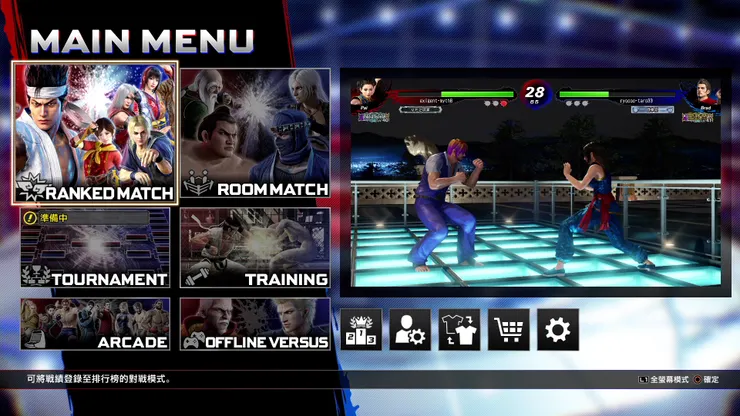The height and width of the screenshot is (416, 740).
Task: Start Arcade mode
Action: click(95, 324)
